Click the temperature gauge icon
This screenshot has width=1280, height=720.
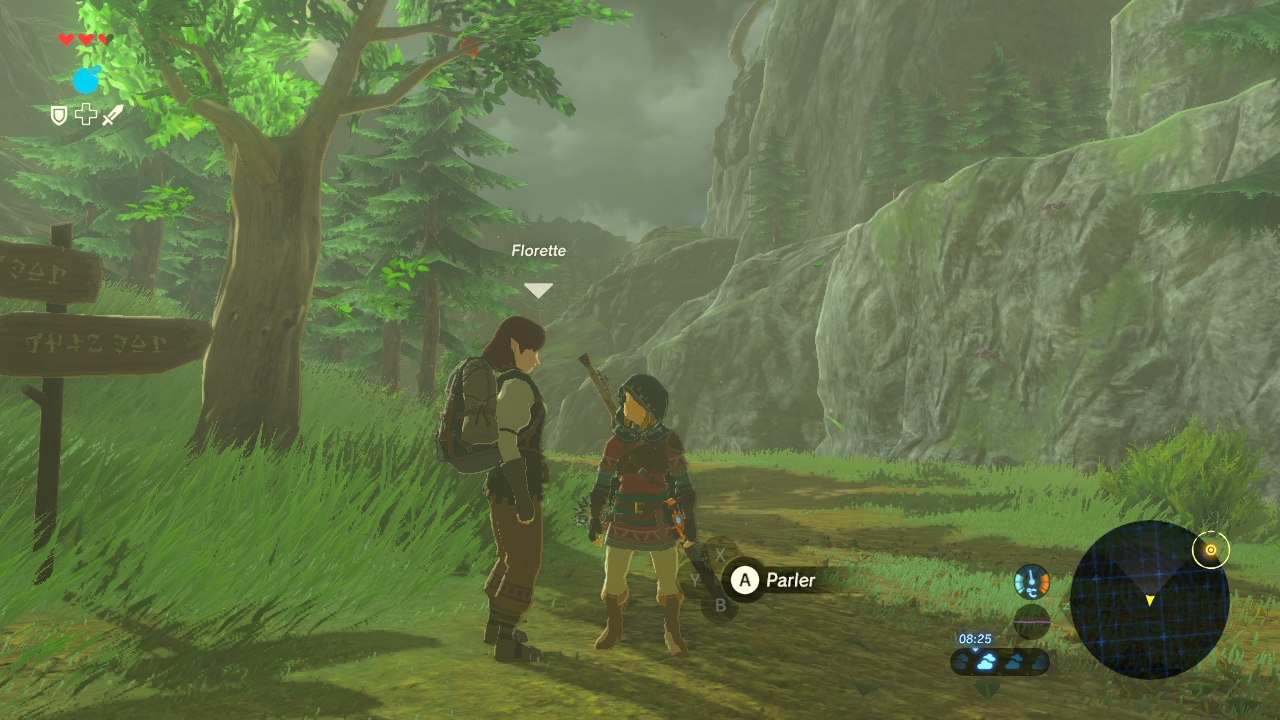click(1032, 582)
